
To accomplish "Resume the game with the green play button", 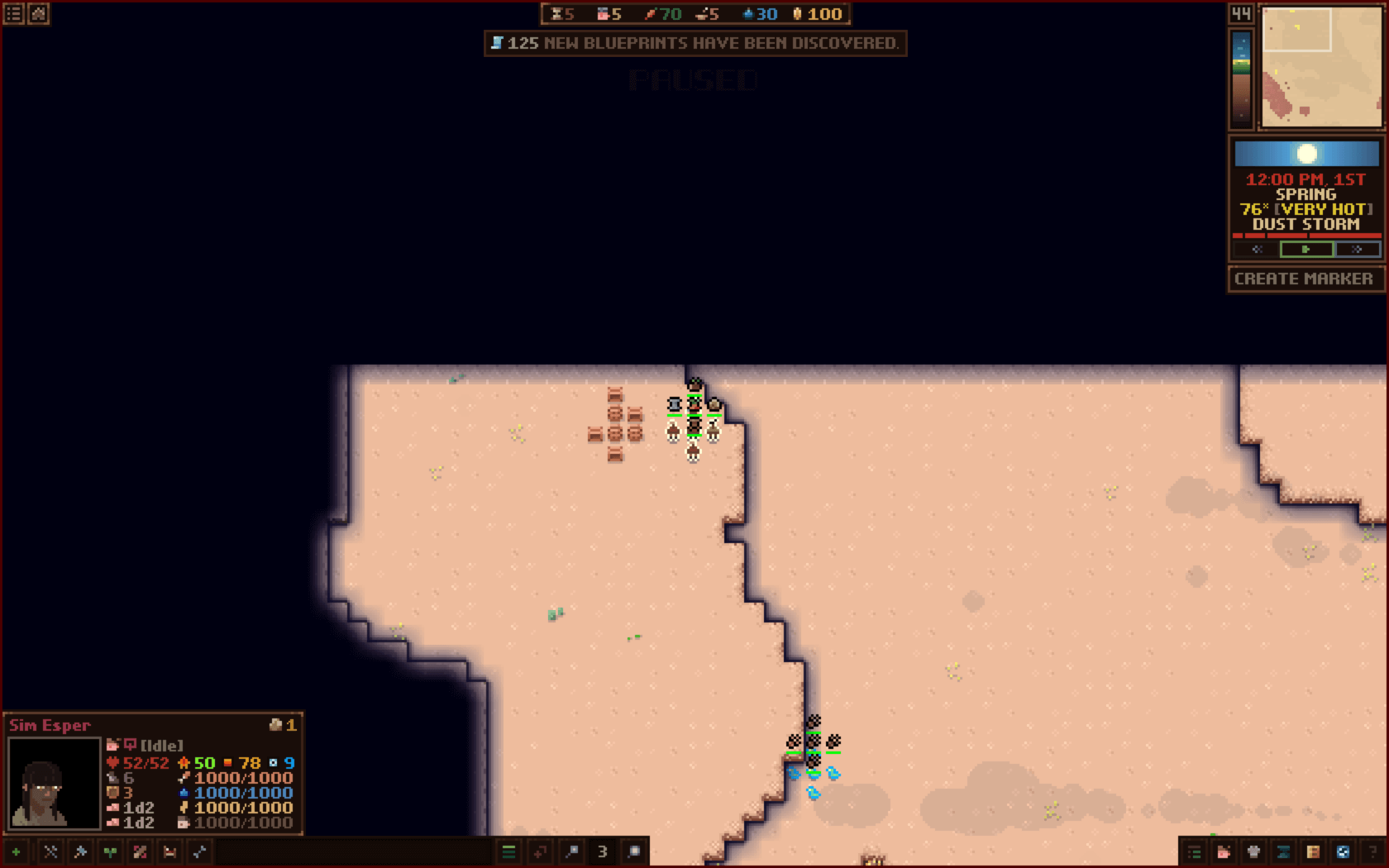I will [1306, 249].
